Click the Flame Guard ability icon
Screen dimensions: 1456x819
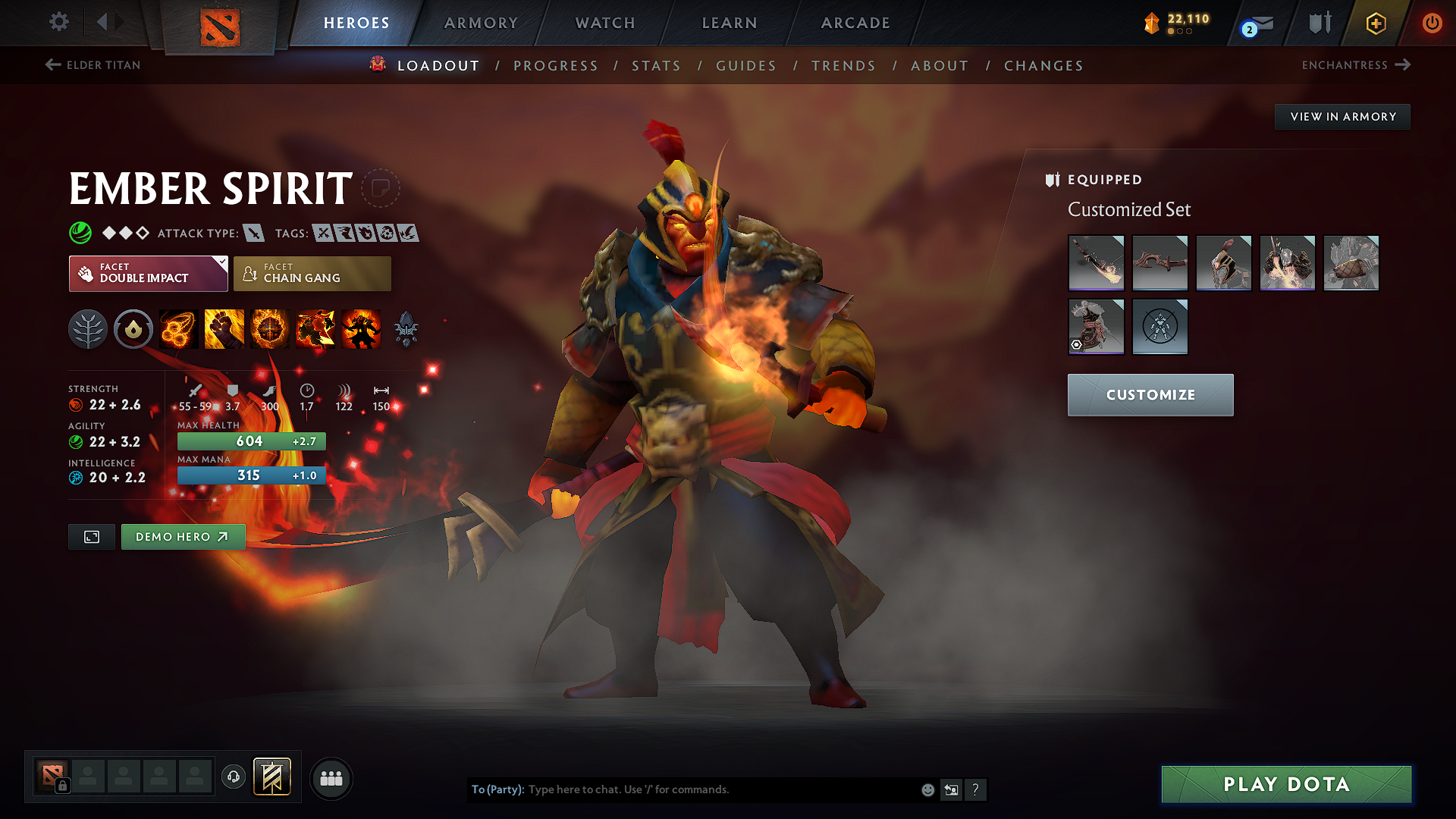[x=270, y=328]
